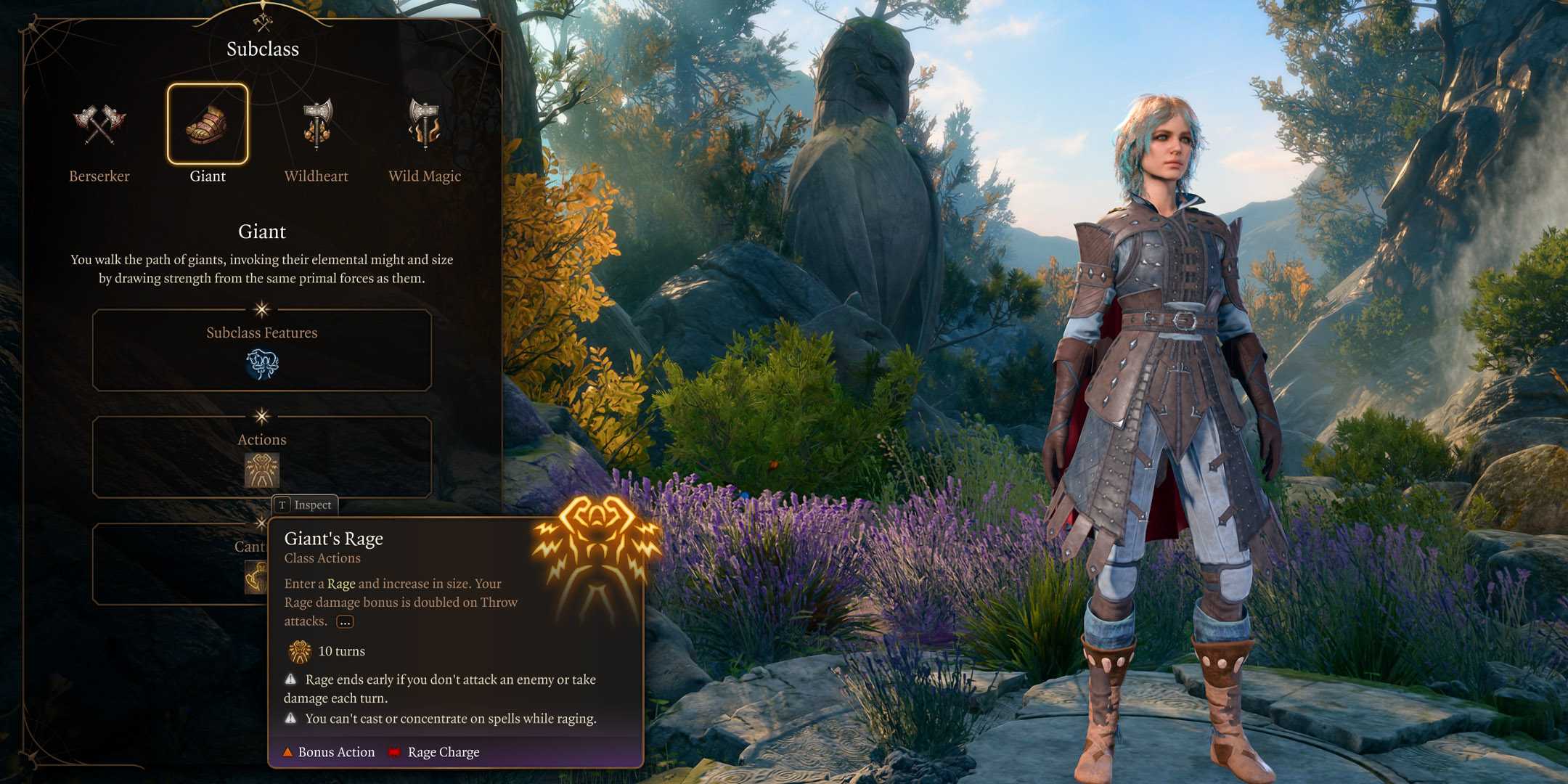Open the Subclass header section
Image resolution: width=1568 pixels, height=784 pixels.
click(262, 49)
